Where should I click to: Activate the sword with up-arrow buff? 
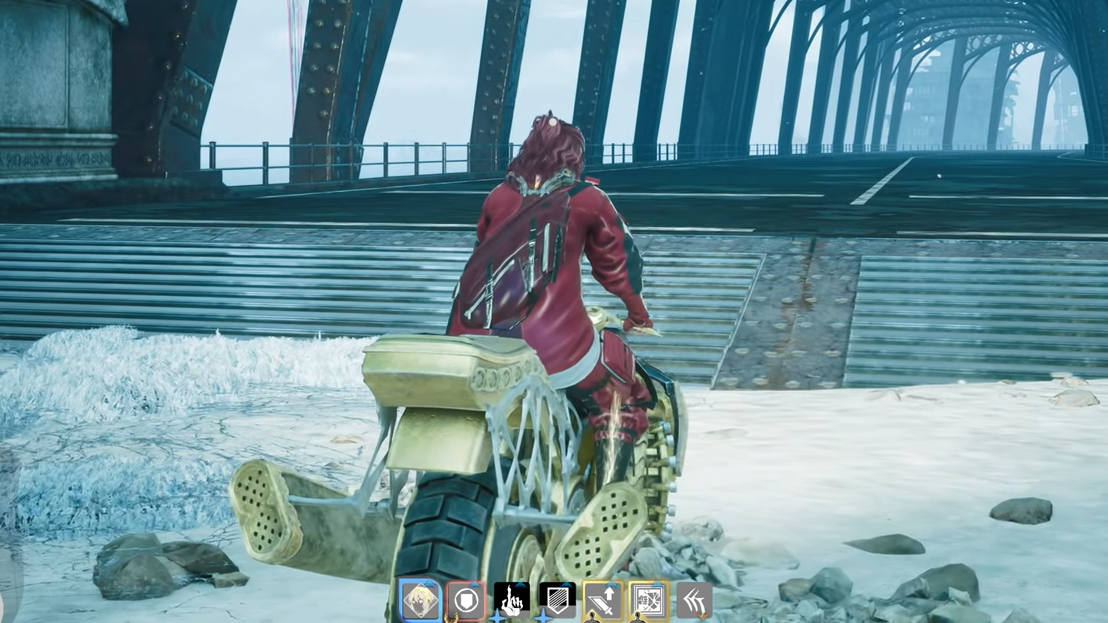pyautogui.click(x=603, y=601)
